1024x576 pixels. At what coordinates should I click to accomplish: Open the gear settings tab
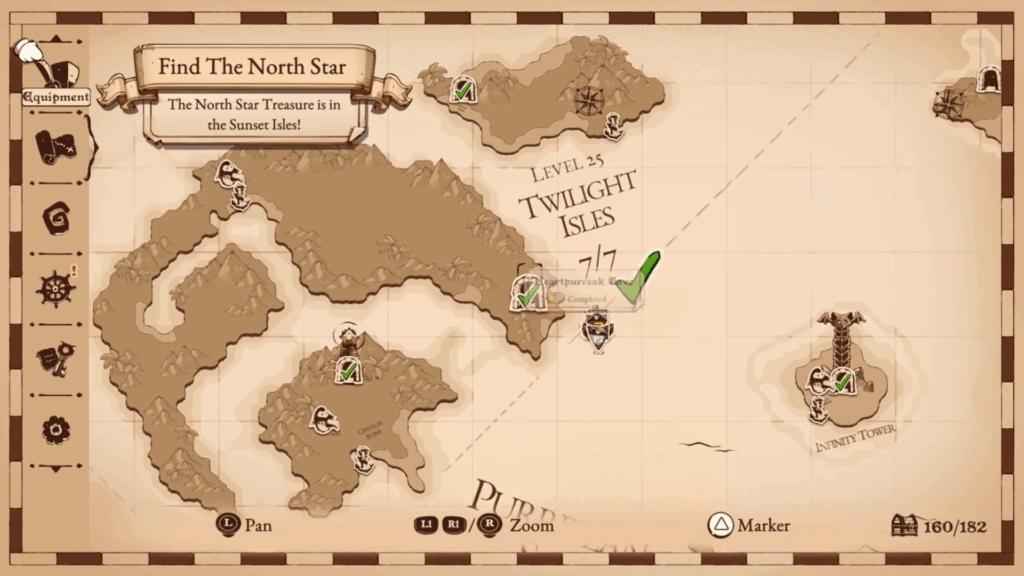click(56, 429)
